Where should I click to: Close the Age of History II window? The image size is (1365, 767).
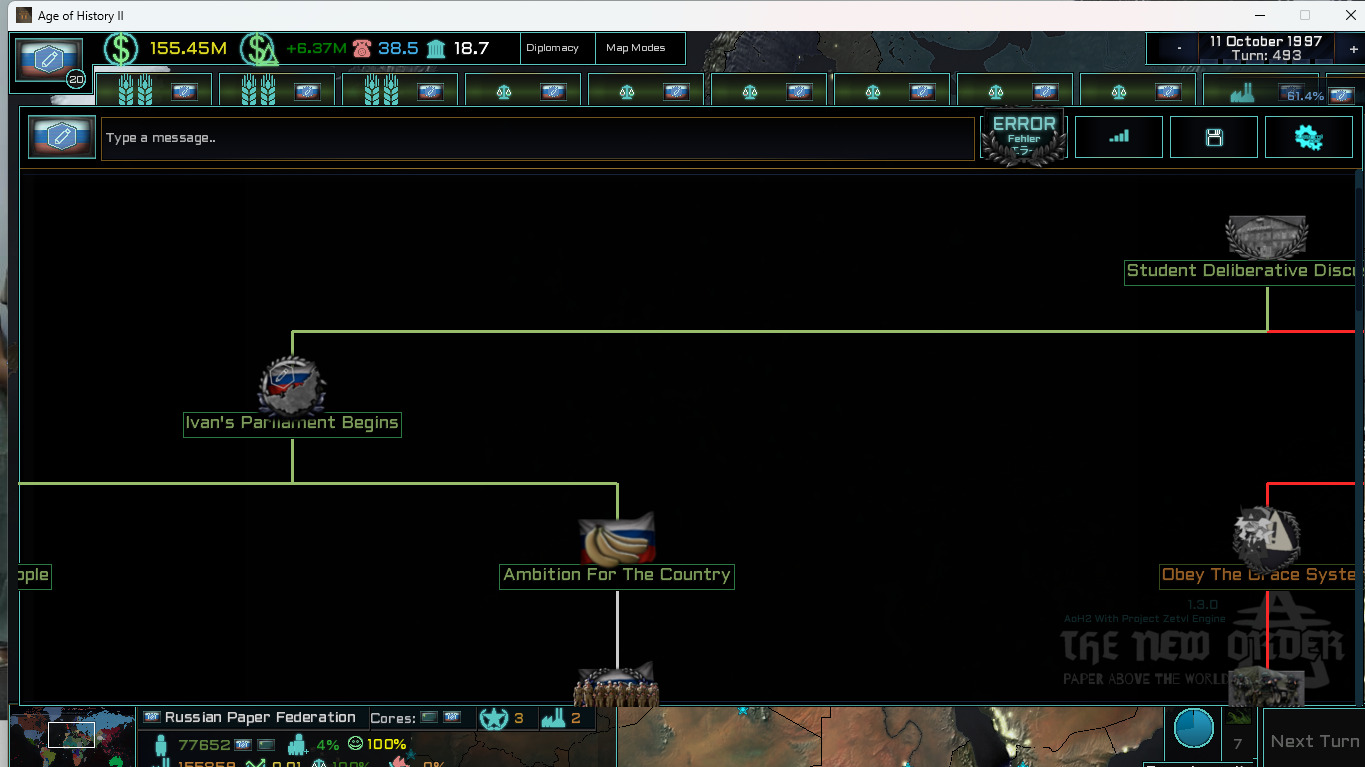tap(1347, 15)
